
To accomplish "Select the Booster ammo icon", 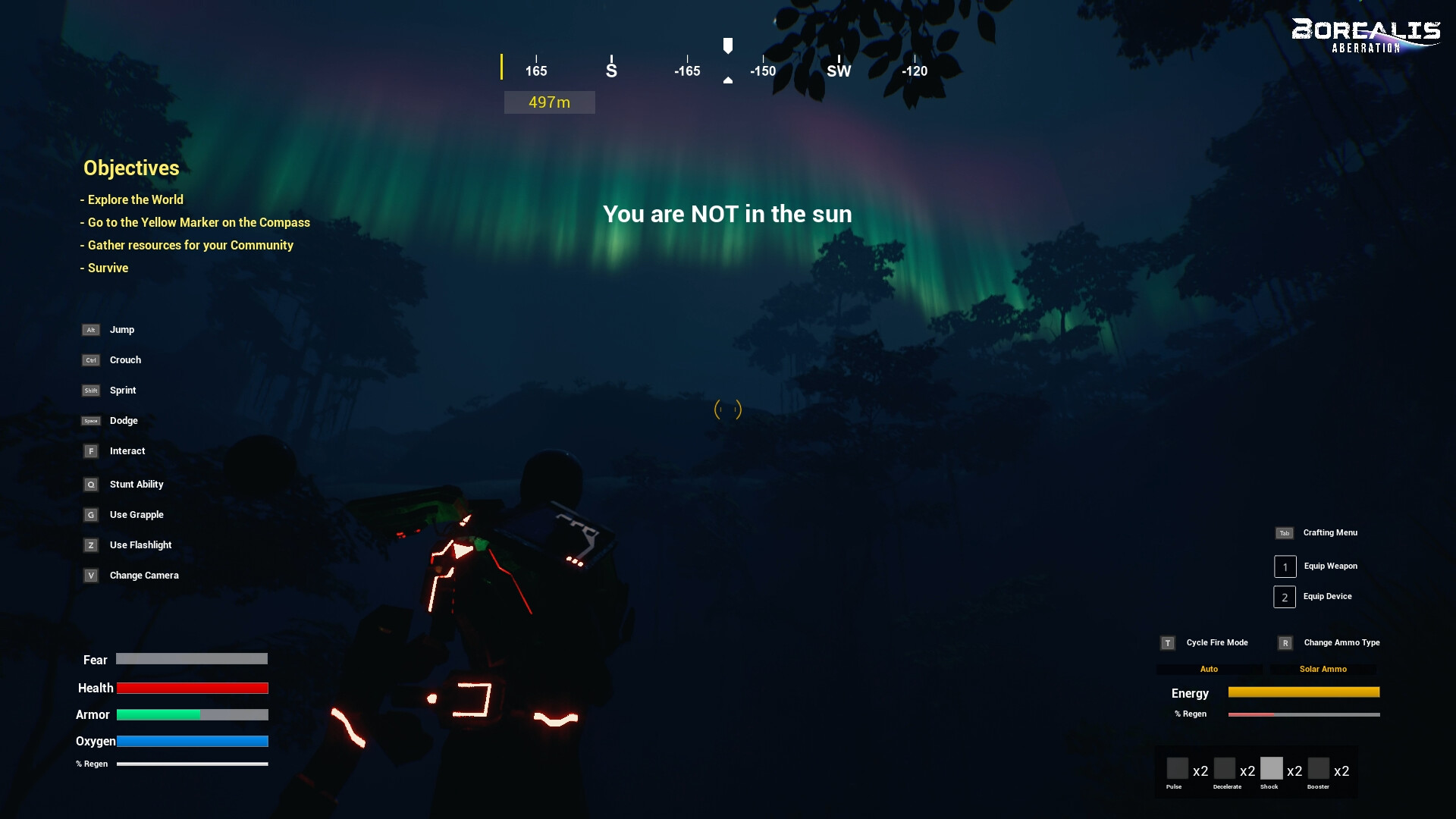I will pos(1319,768).
